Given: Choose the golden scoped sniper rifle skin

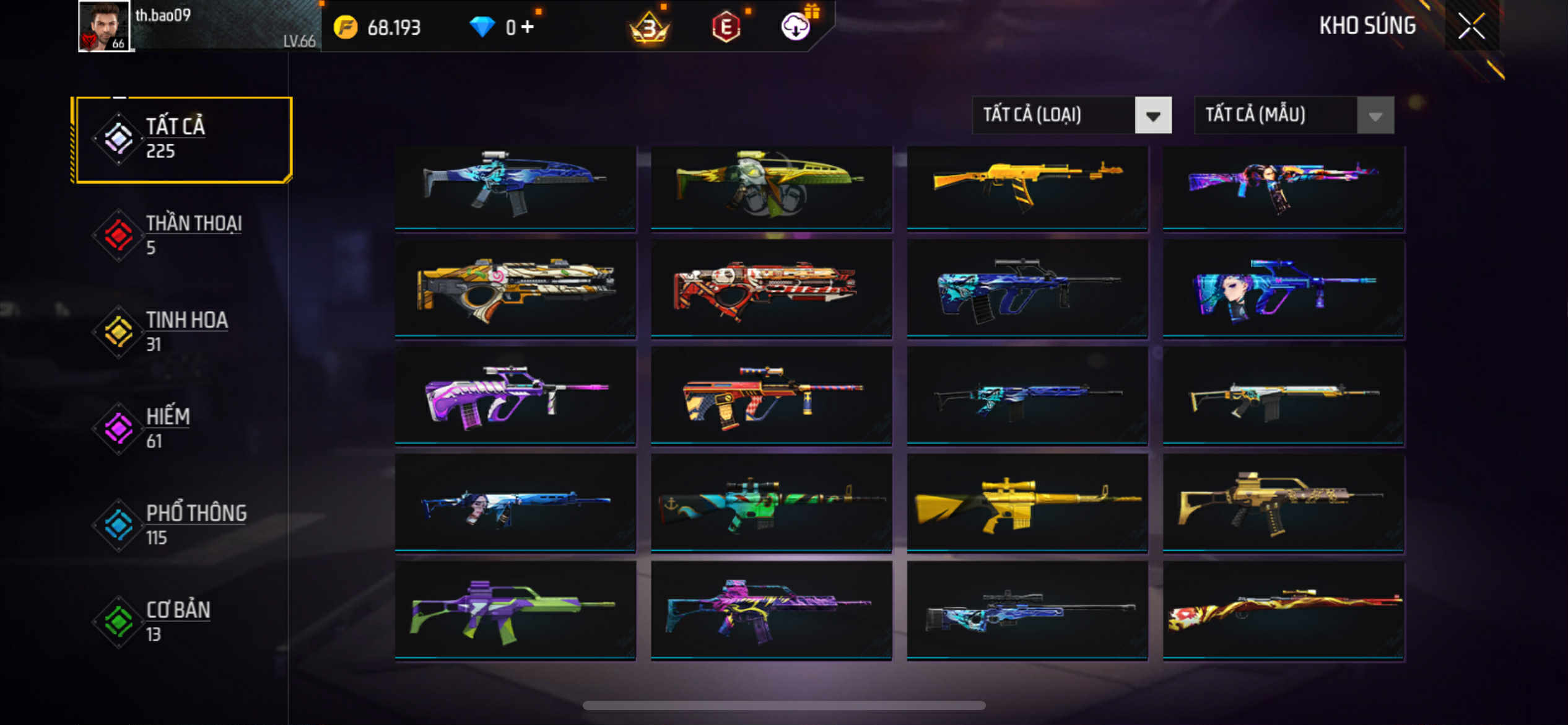Looking at the screenshot, I should 1027,503.
